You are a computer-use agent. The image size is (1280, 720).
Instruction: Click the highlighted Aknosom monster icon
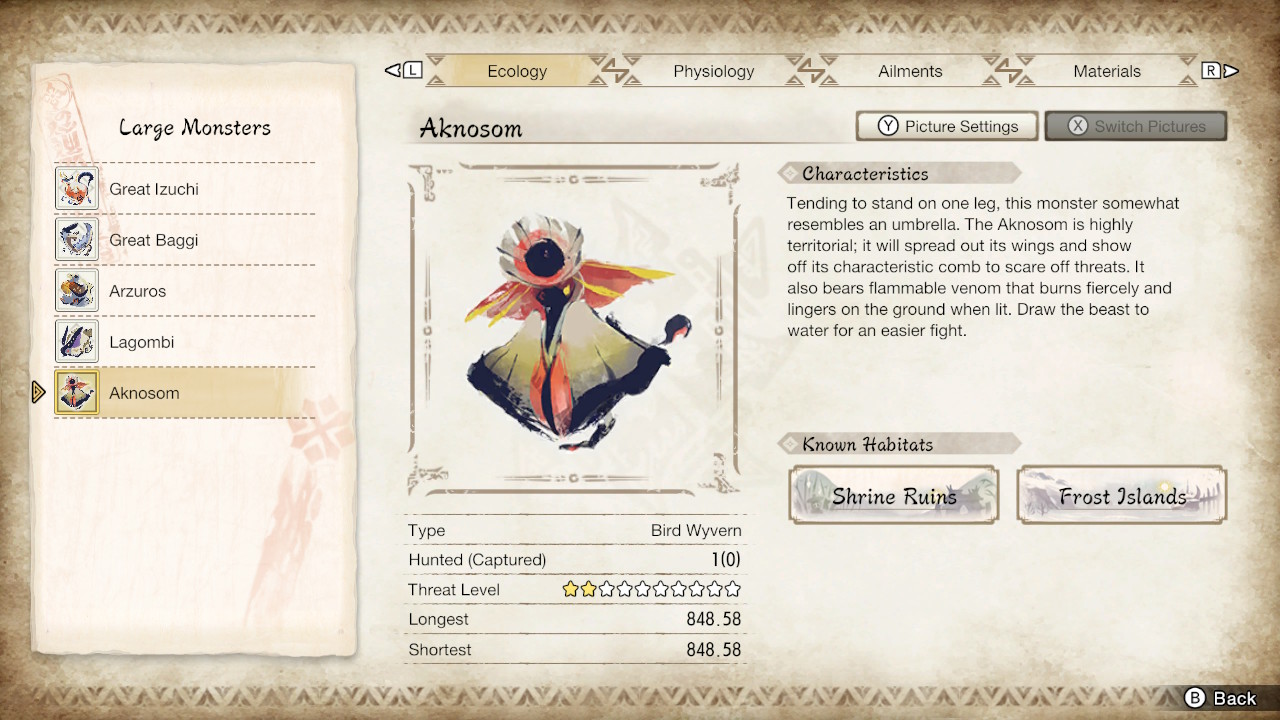click(x=77, y=392)
